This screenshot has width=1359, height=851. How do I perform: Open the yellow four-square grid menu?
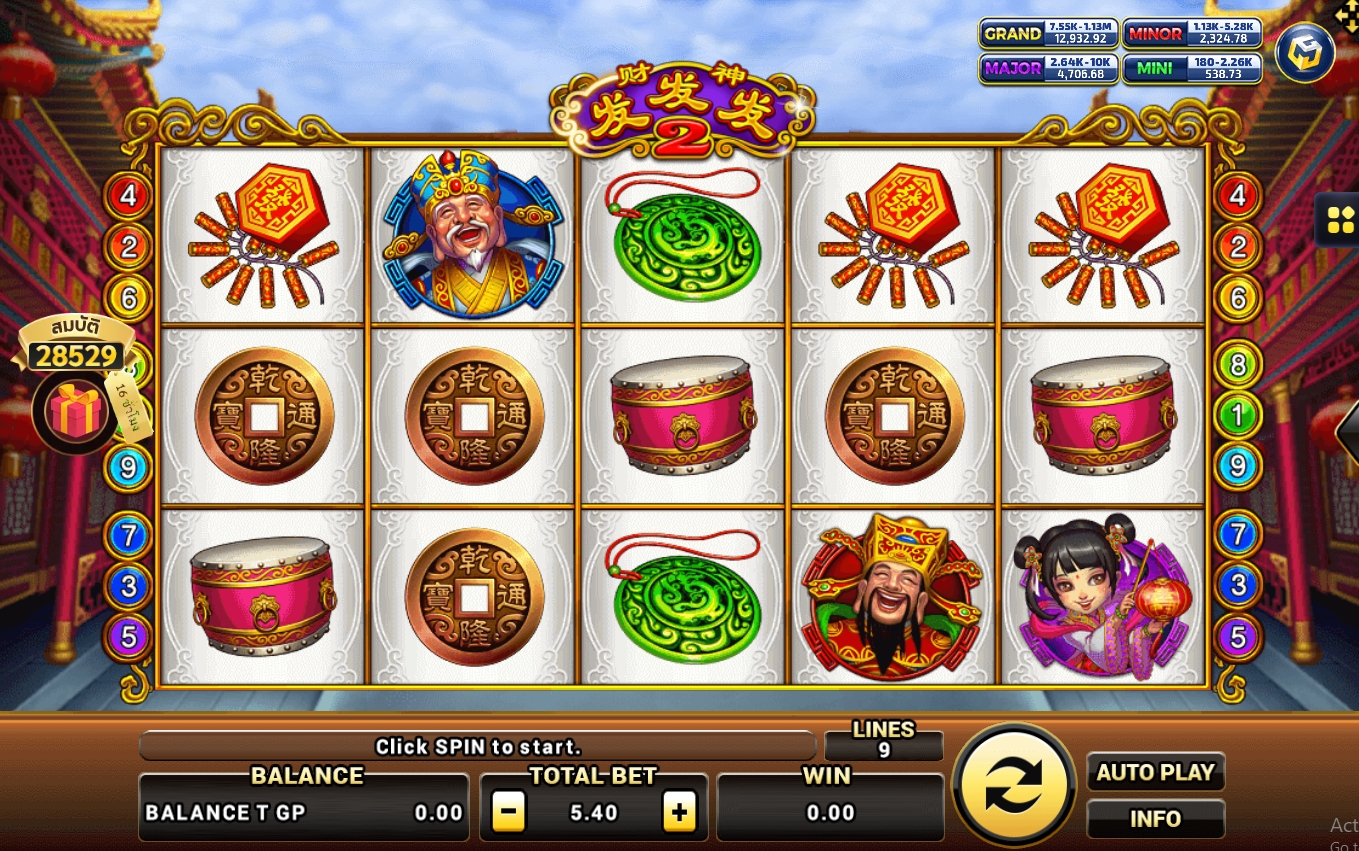tap(1340, 221)
